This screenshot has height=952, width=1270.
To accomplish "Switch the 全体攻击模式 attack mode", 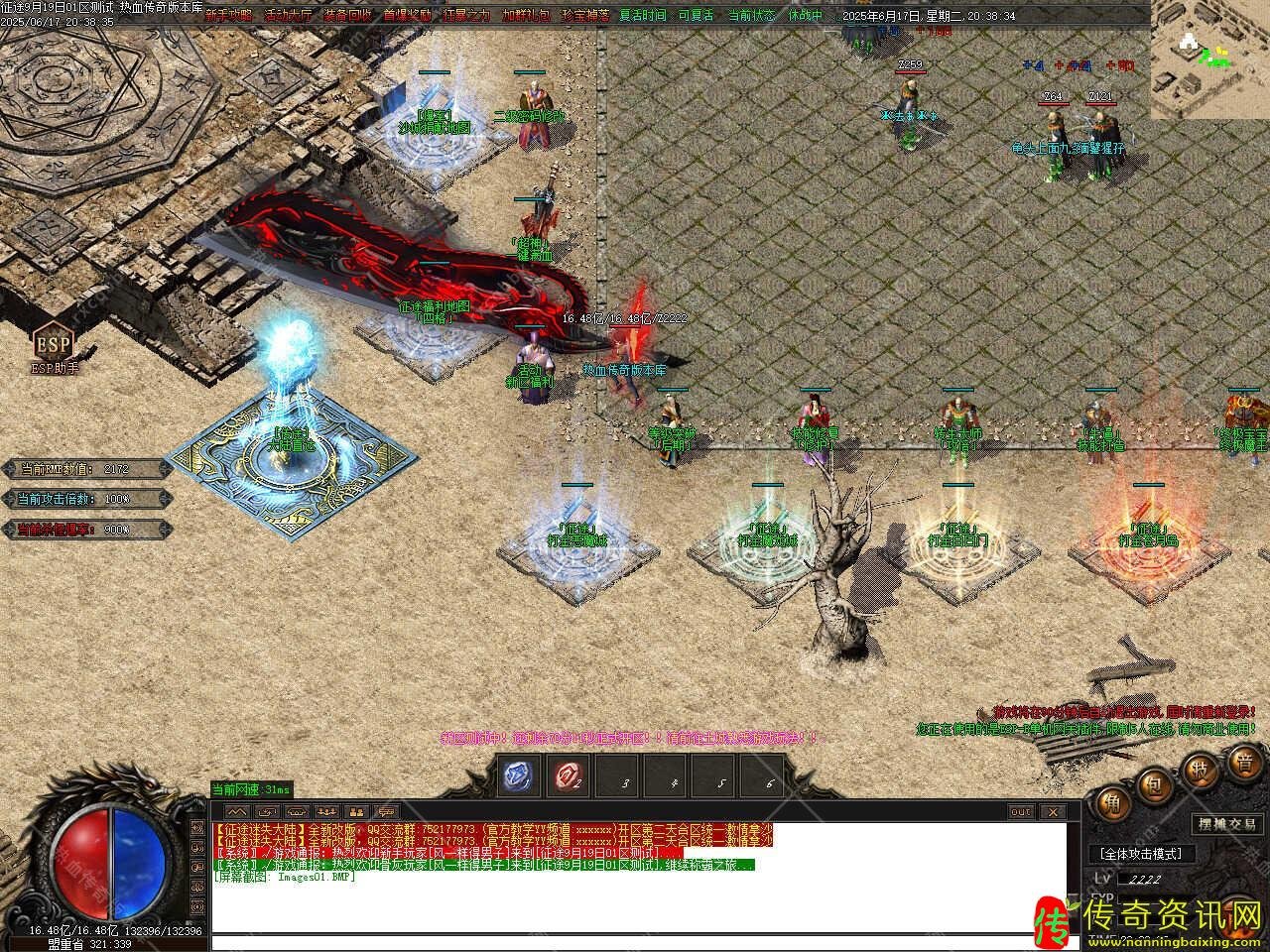I will tap(1142, 854).
